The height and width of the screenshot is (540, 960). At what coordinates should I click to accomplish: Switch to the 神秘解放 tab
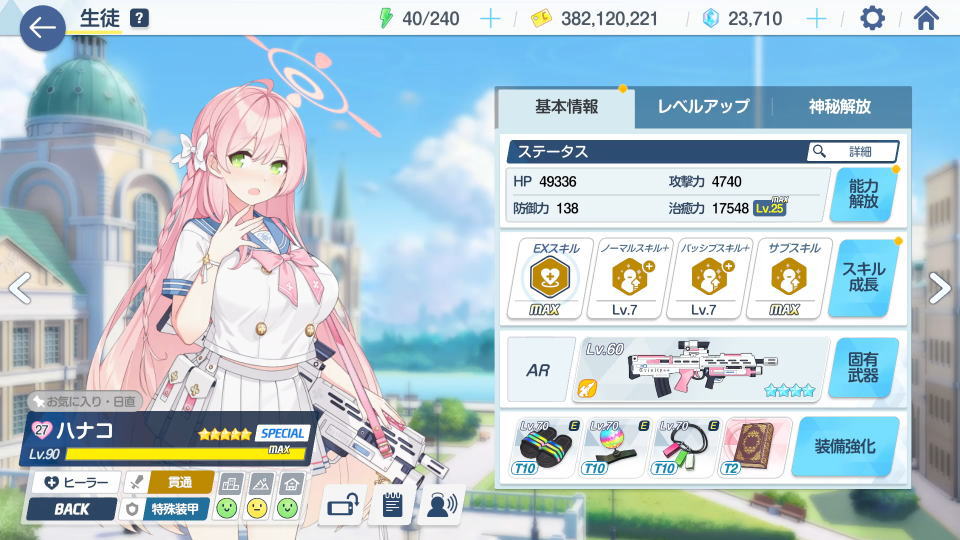[840, 107]
